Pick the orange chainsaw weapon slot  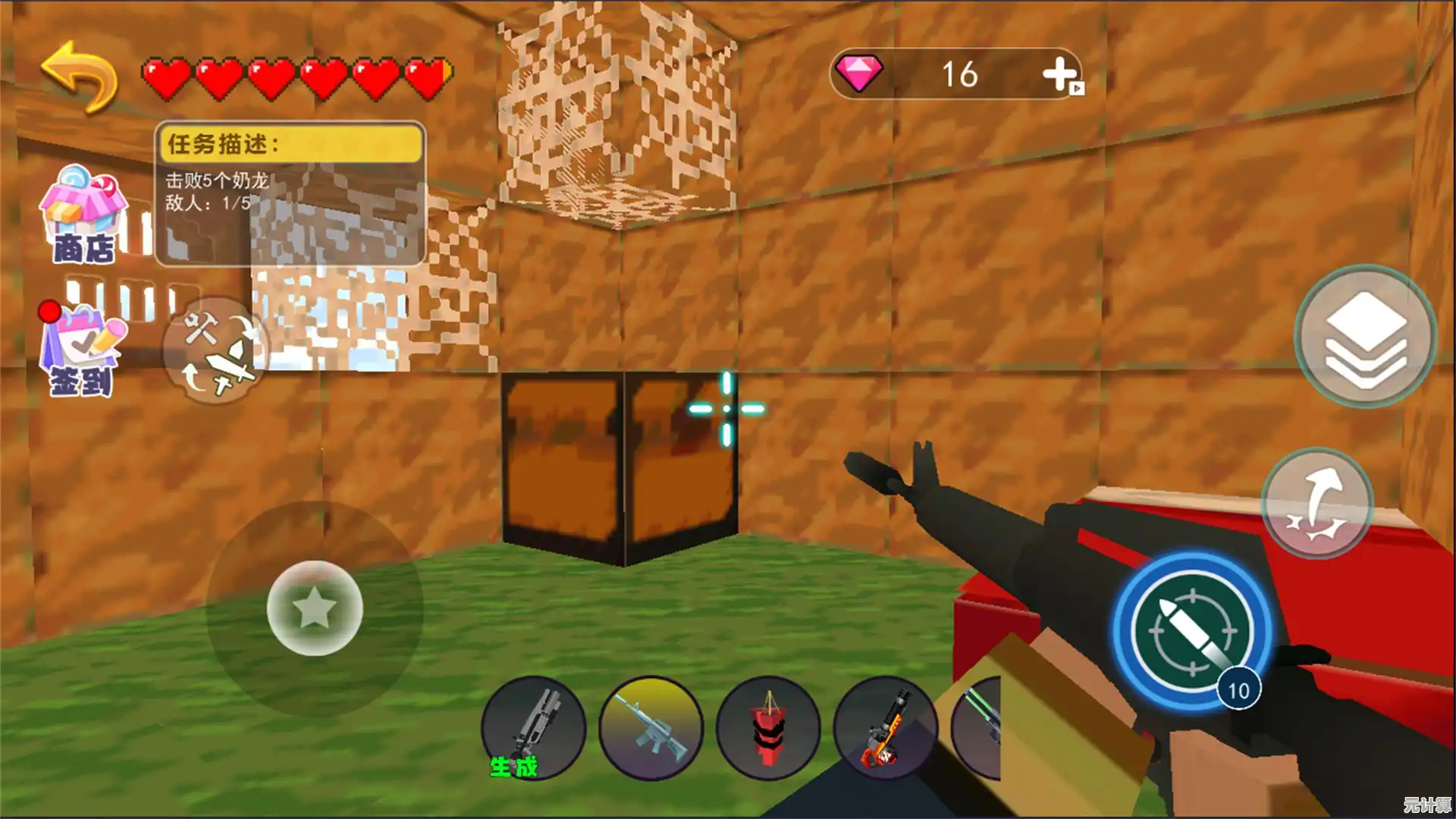(885, 728)
